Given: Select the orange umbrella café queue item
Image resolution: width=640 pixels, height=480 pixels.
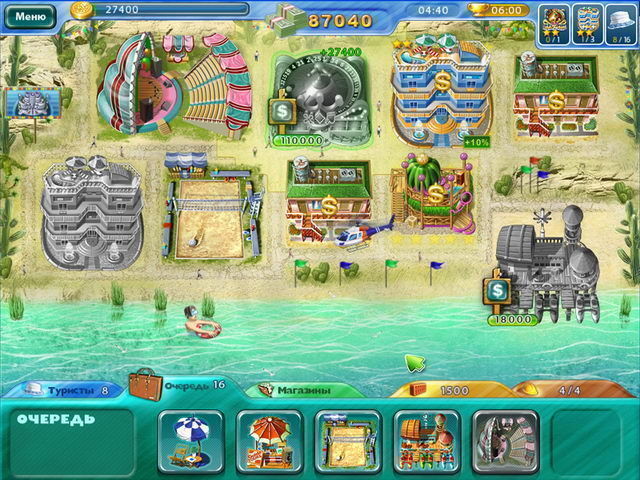Looking at the screenshot, I should 270,441.
